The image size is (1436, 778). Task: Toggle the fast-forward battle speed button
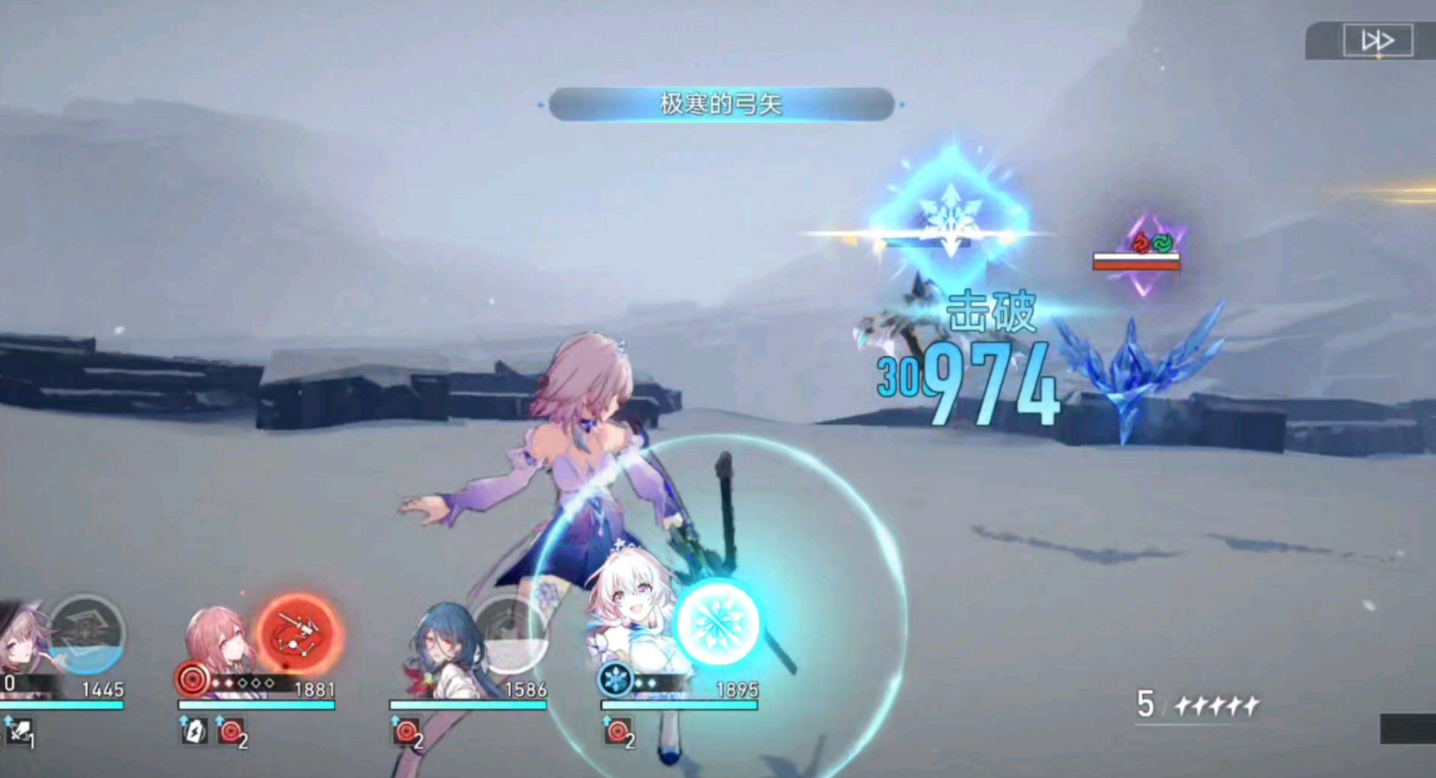[1377, 41]
